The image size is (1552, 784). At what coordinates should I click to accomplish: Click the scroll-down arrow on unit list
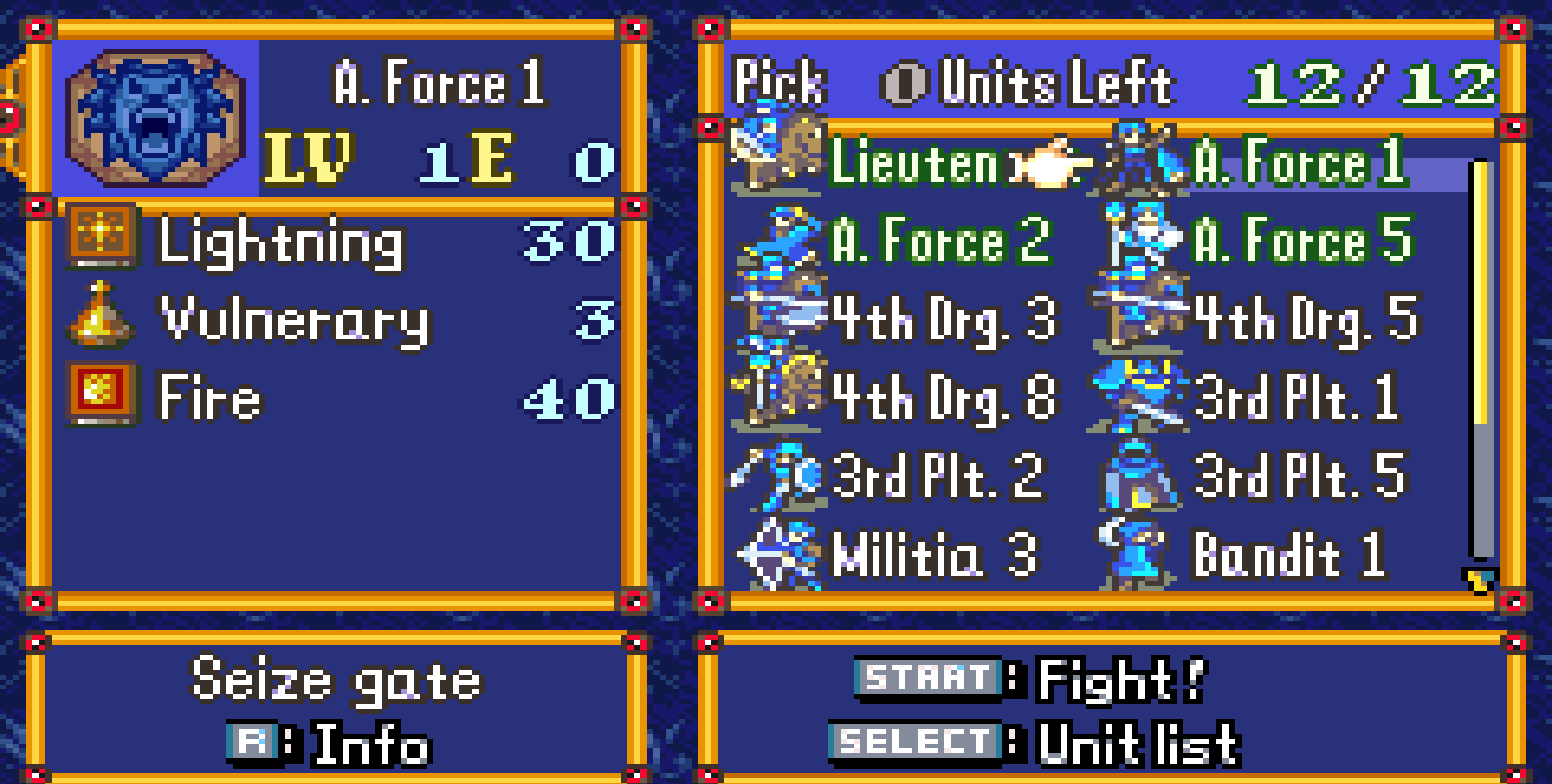coord(1481,580)
